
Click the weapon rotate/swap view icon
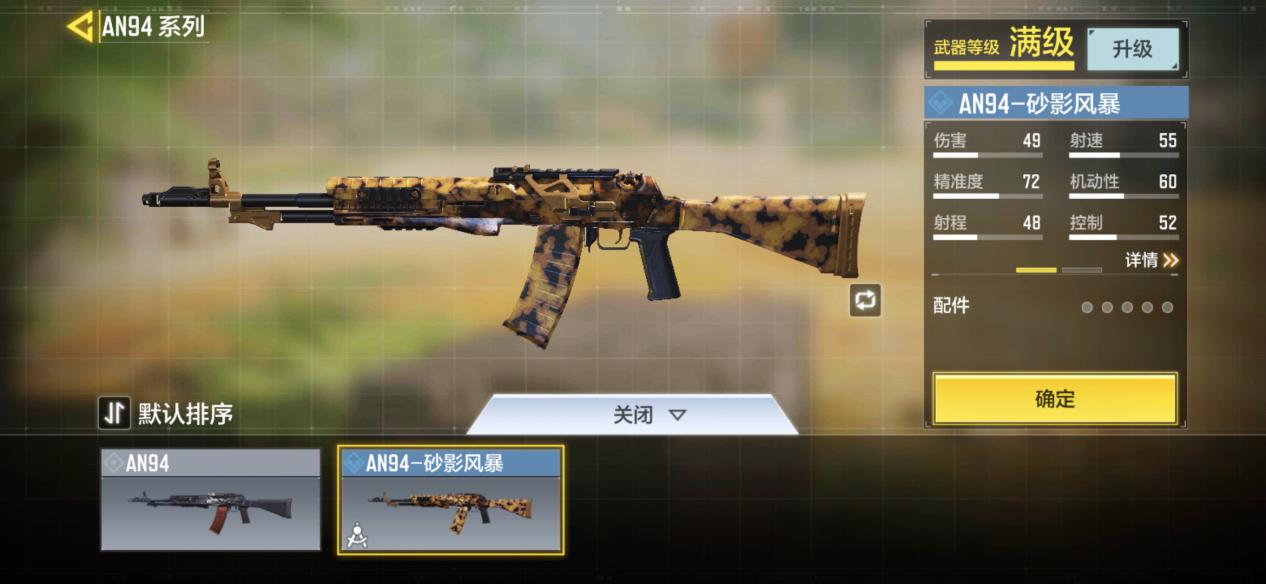(x=865, y=300)
